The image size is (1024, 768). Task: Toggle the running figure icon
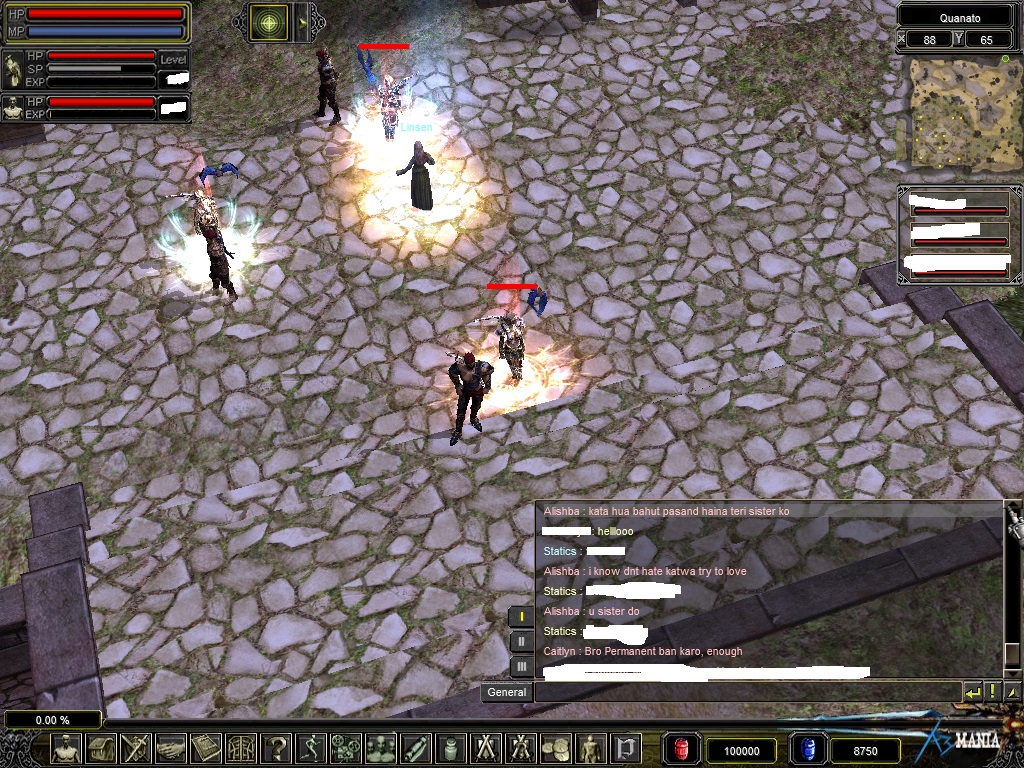[x=313, y=748]
